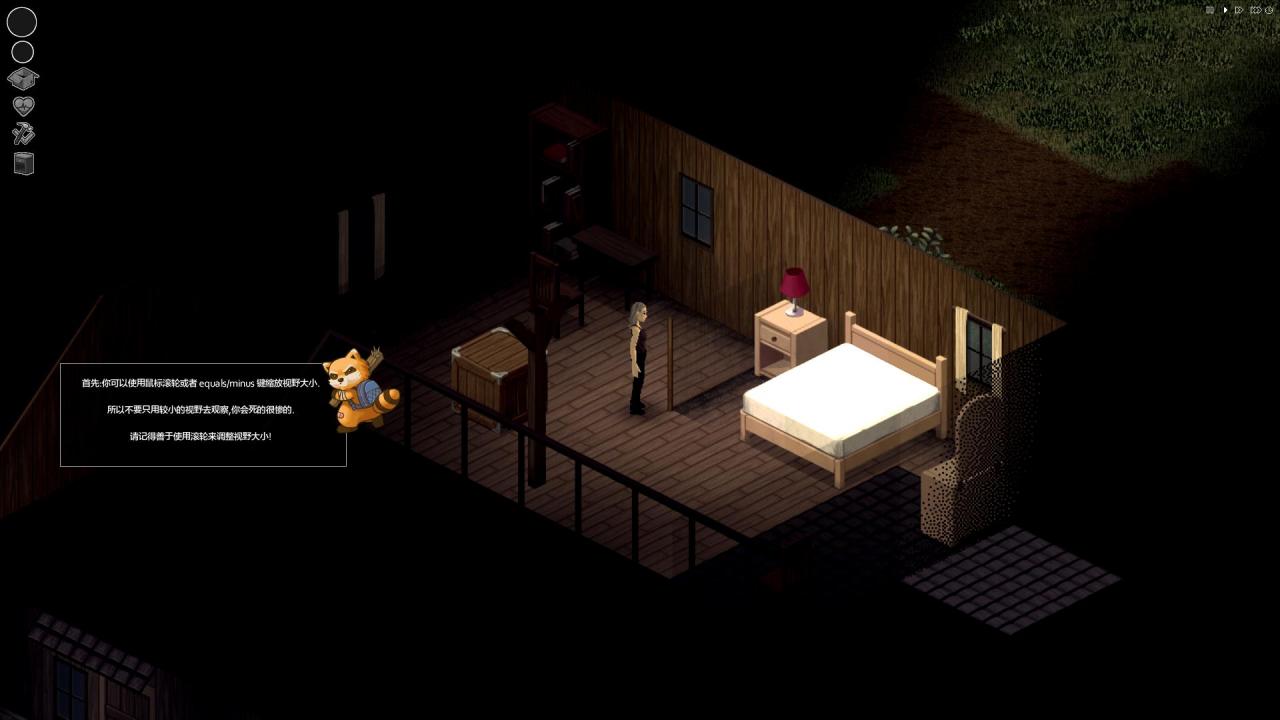This screenshot has height=720, width=1280.
Task: Set game speed to triple fast-forward
Action: coord(1255,10)
